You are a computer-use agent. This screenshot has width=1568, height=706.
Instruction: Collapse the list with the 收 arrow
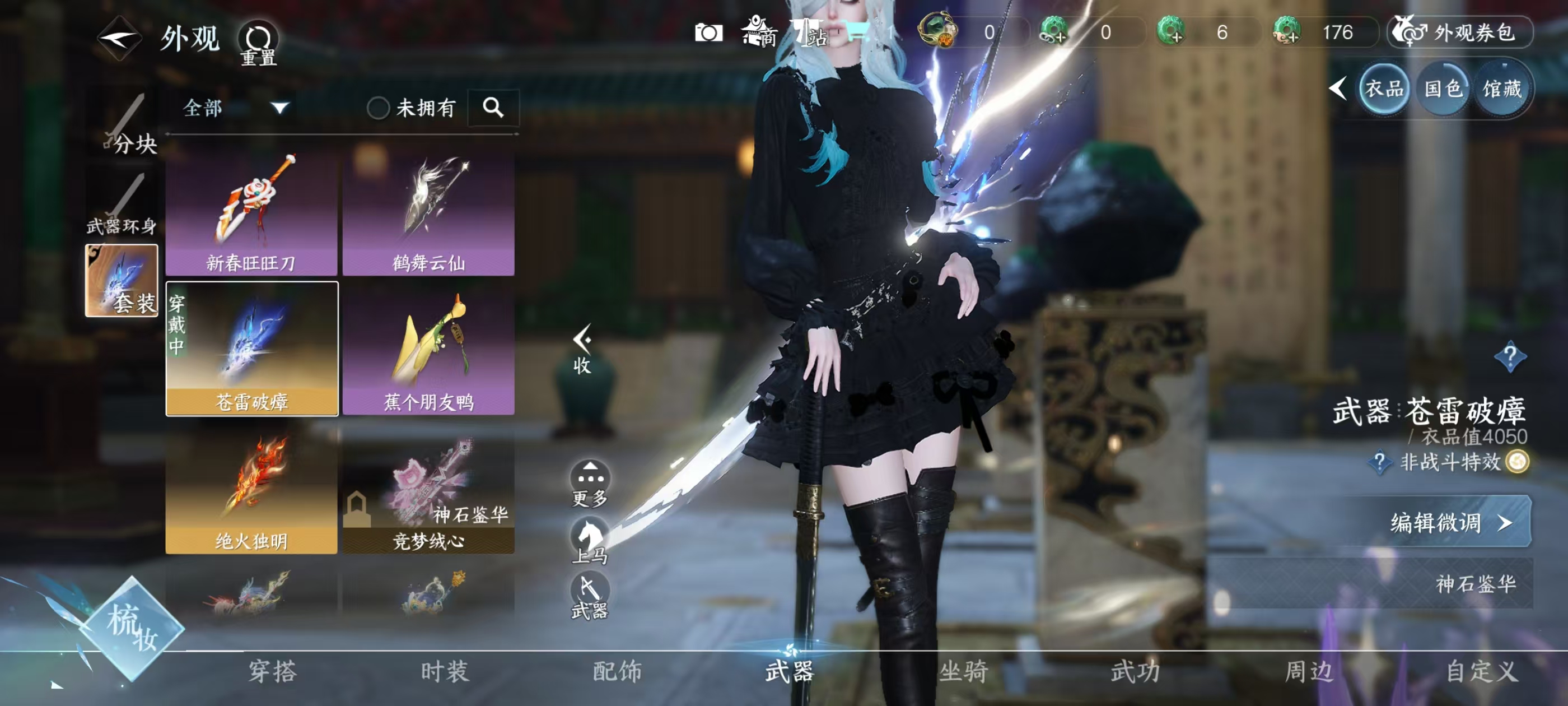pos(582,349)
